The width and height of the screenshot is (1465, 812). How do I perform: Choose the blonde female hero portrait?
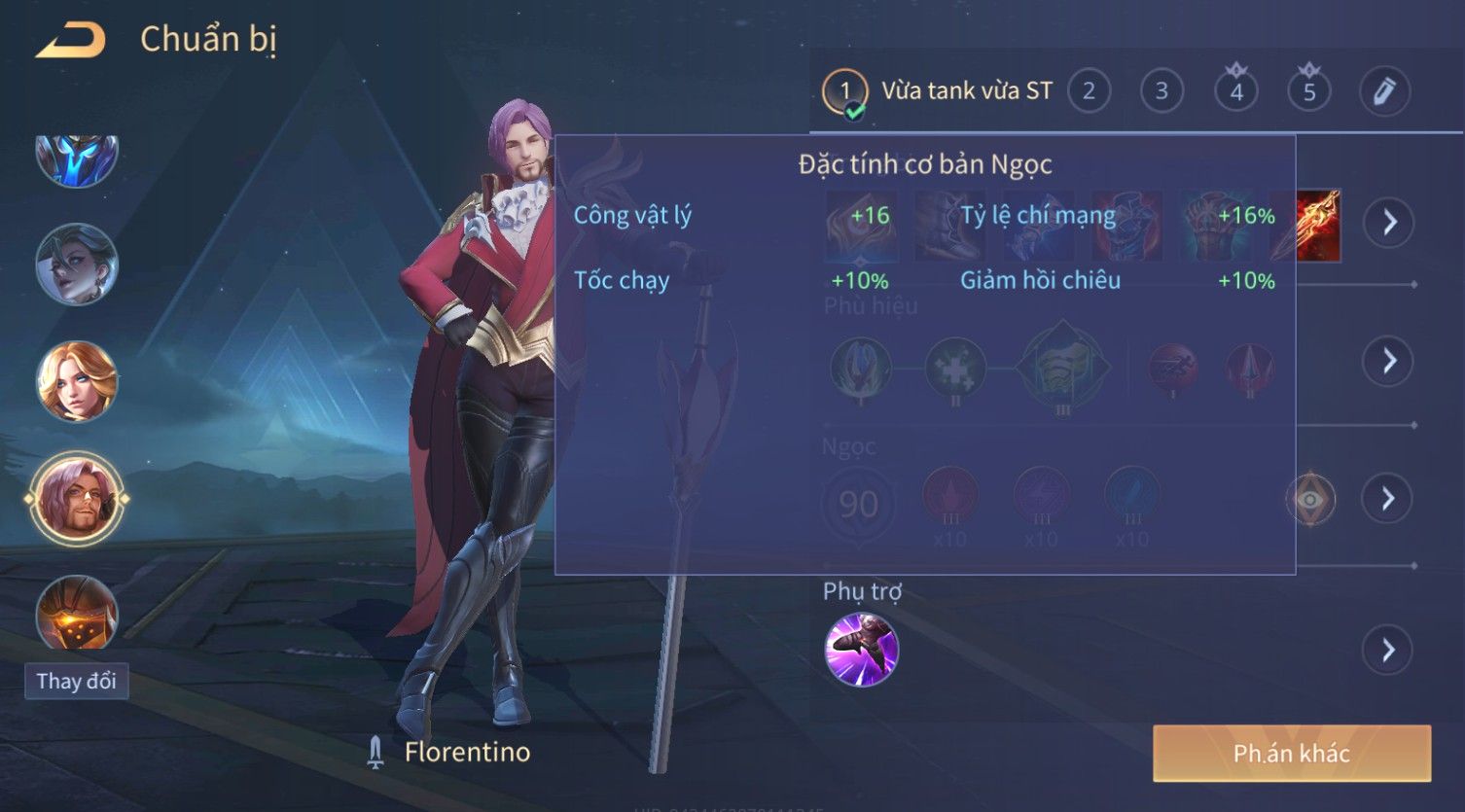coord(77,381)
